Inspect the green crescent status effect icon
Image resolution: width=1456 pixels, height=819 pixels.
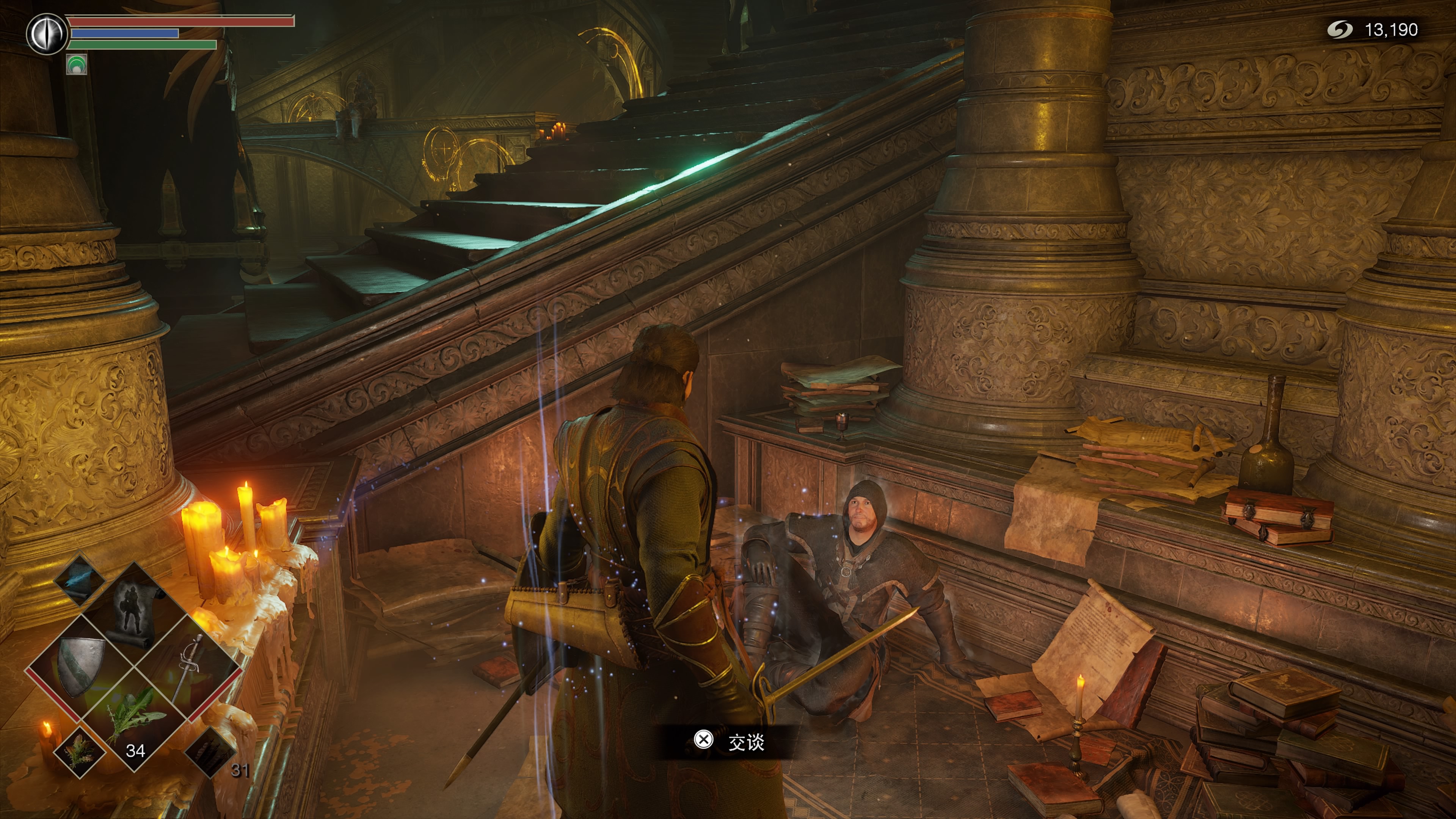[x=76, y=64]
